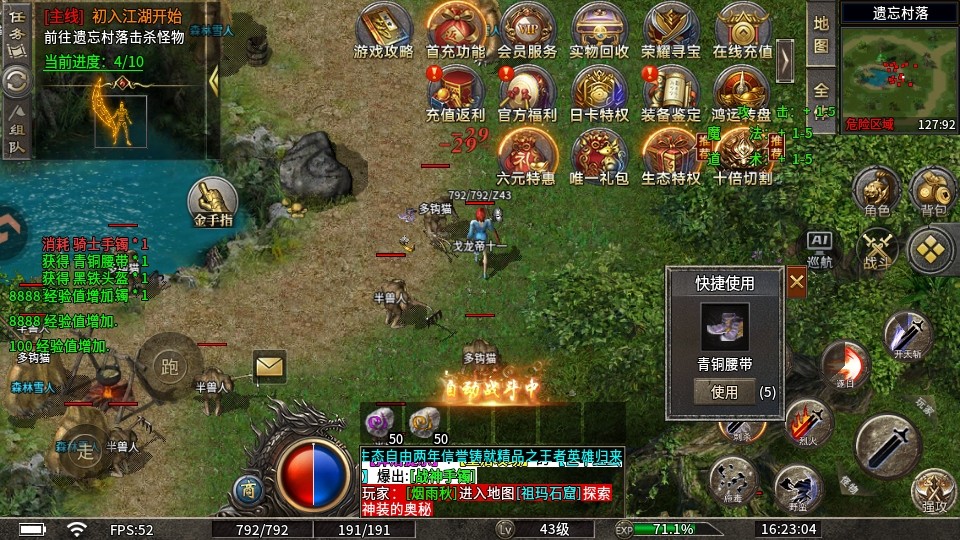This screenshot has height=540, width=960.
Task: Toggle the 跑 run movement button
Action: point(169,364)
